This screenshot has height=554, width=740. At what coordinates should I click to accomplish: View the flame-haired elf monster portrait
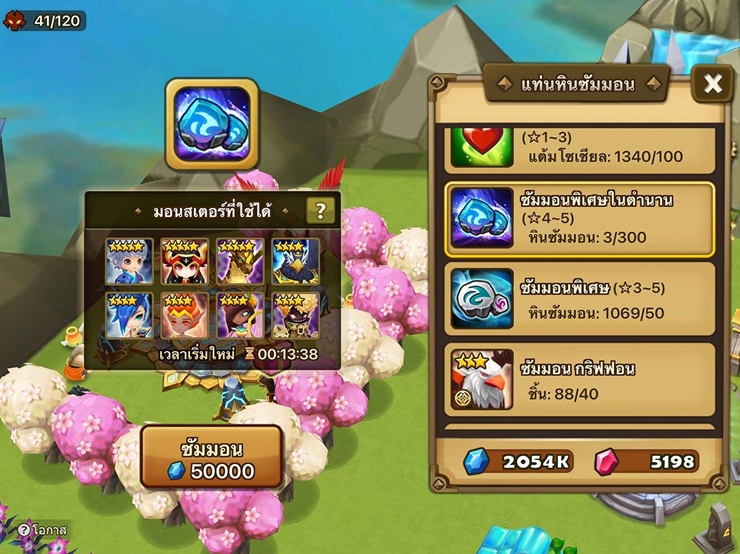[x=185, y=315]
